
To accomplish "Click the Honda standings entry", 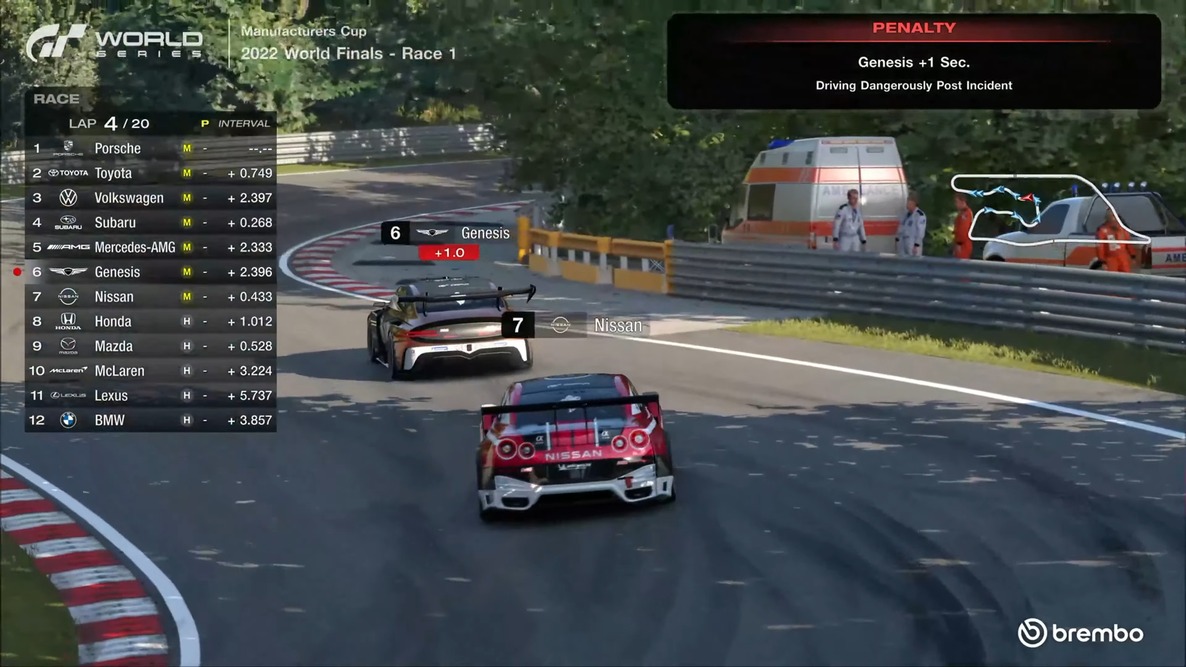I will 150,321.
